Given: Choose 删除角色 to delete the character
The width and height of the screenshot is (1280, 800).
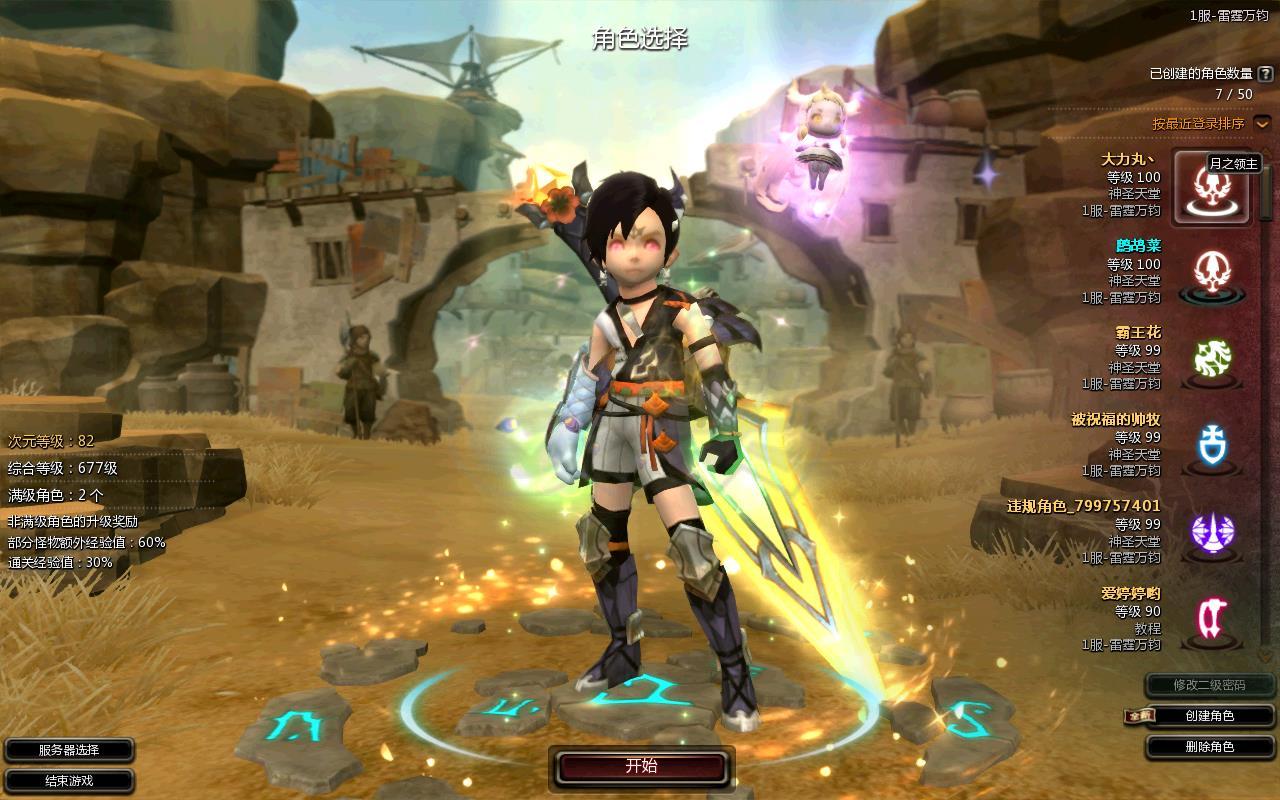Looking at the screenshot, I should (x=1210, y=747).
